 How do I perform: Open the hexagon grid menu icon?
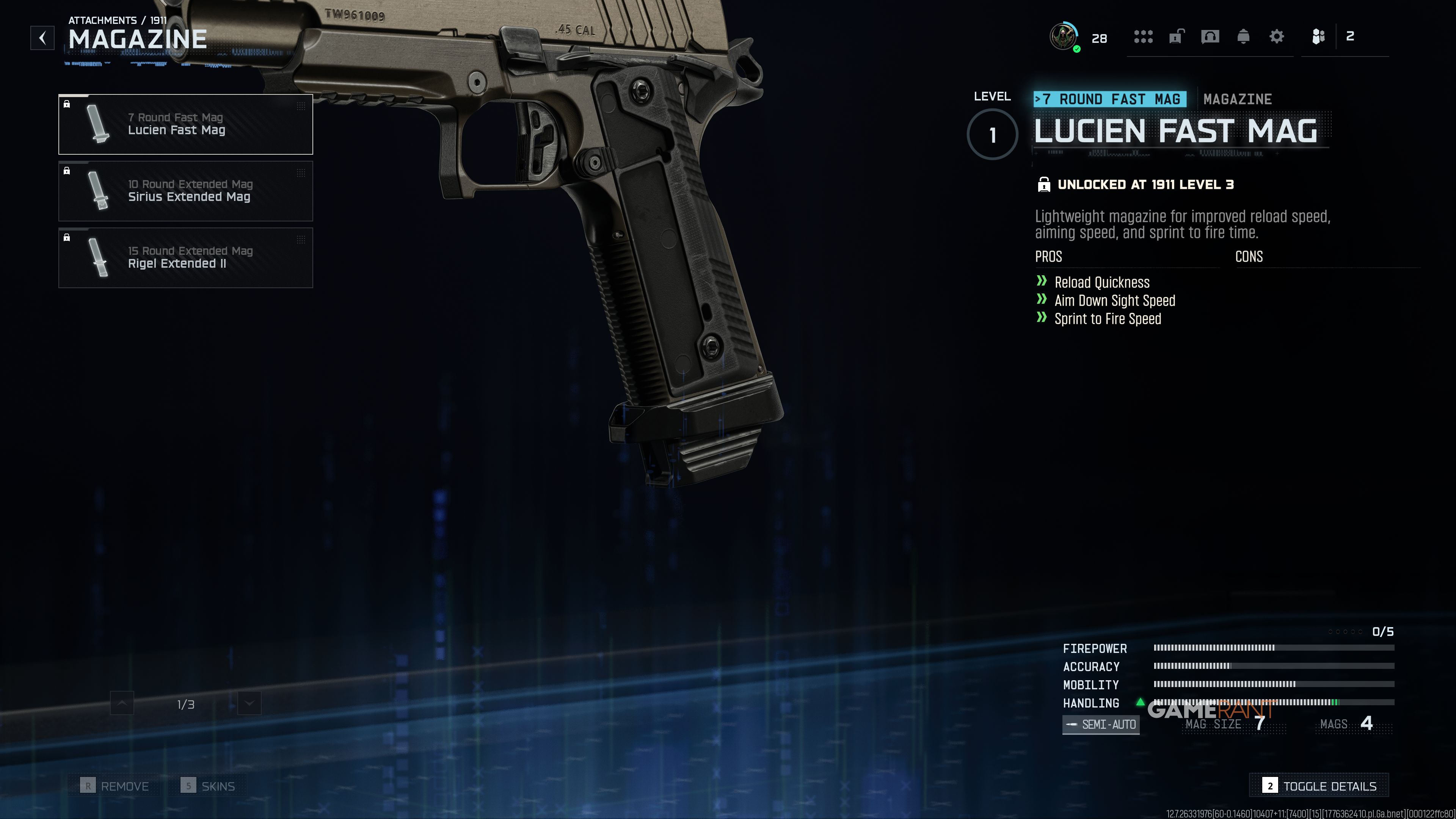[x=1143, y=37]
